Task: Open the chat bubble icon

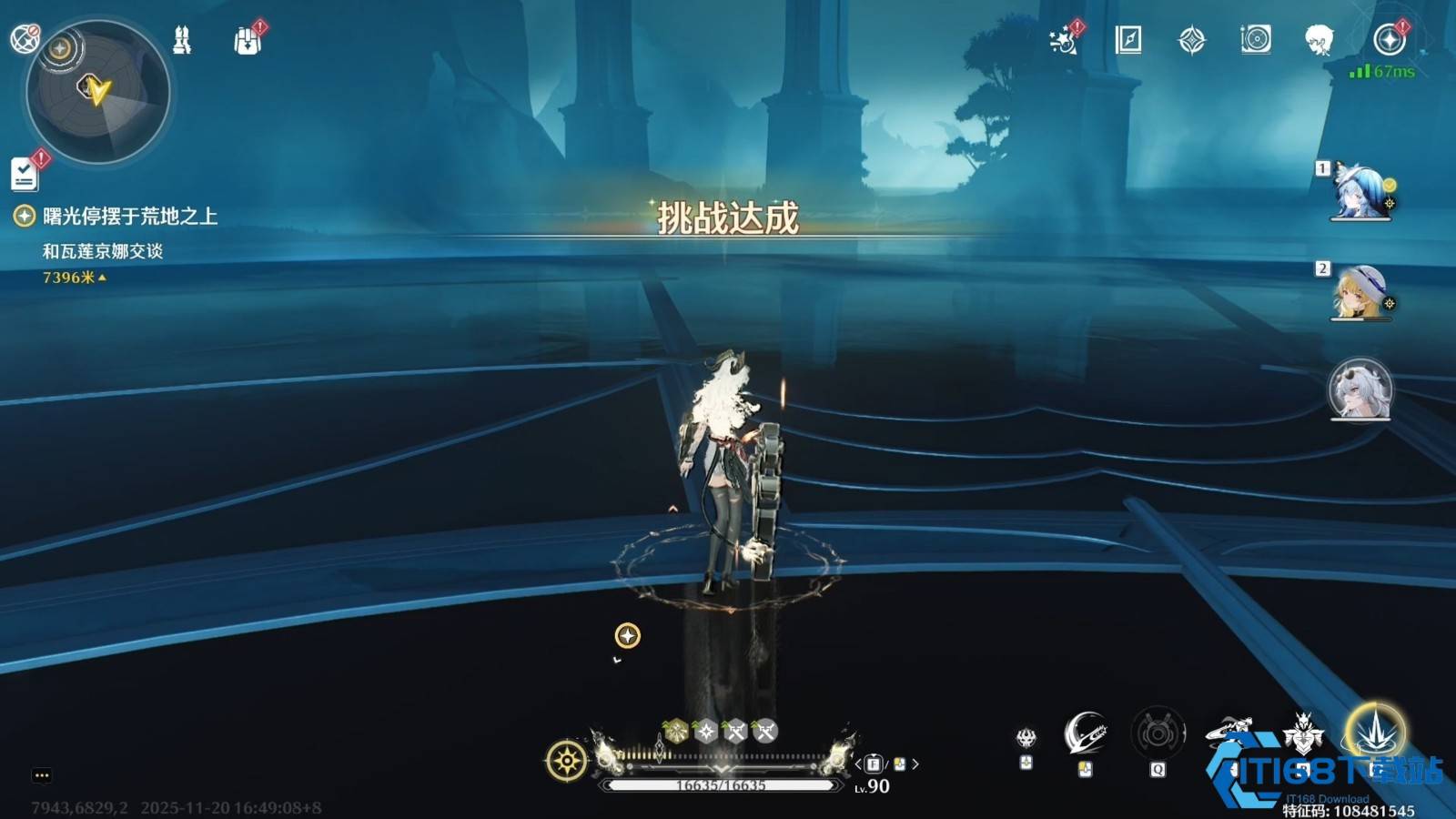Action: click(42, 775)
